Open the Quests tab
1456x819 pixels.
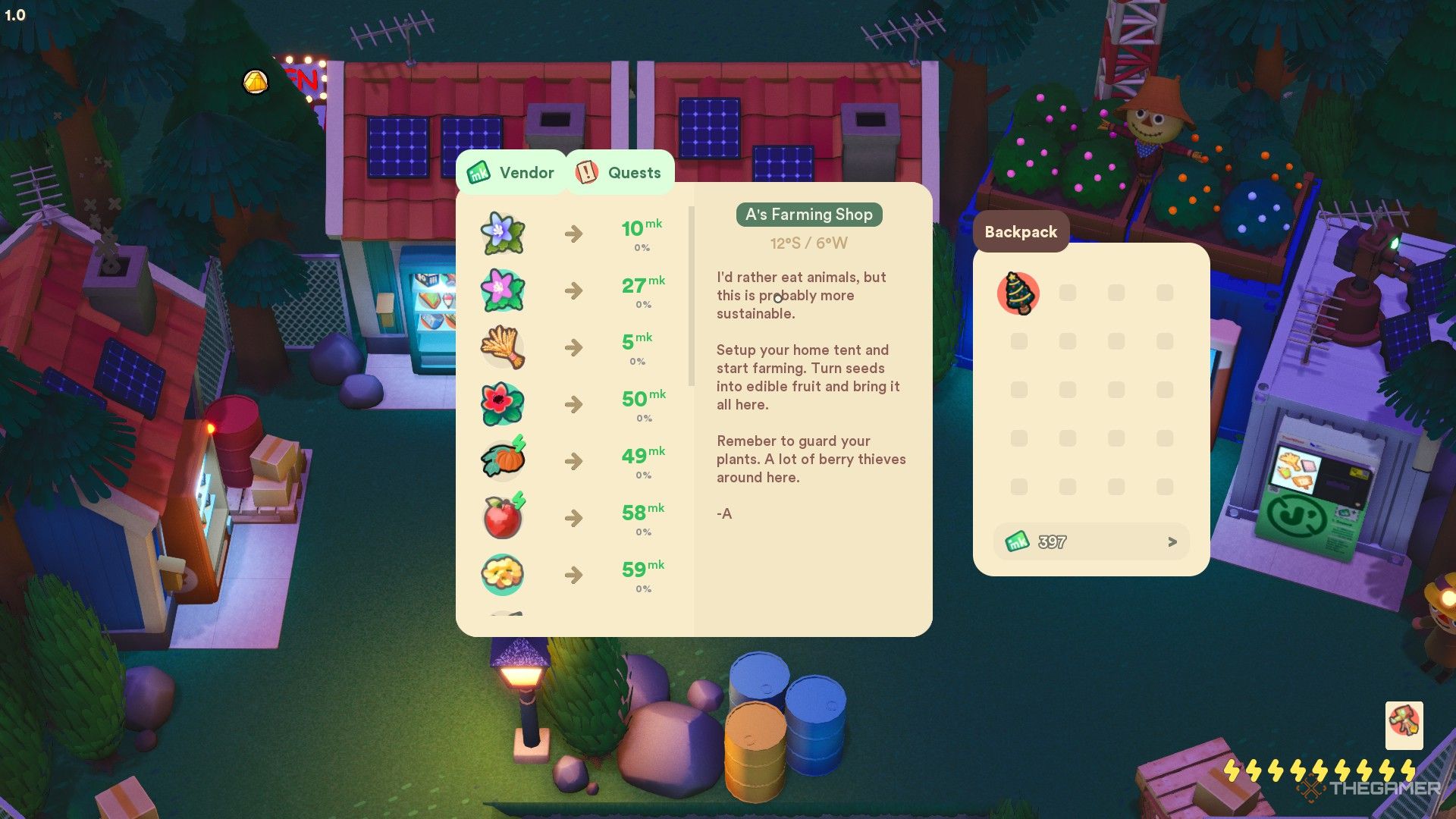tap(620, 173)
